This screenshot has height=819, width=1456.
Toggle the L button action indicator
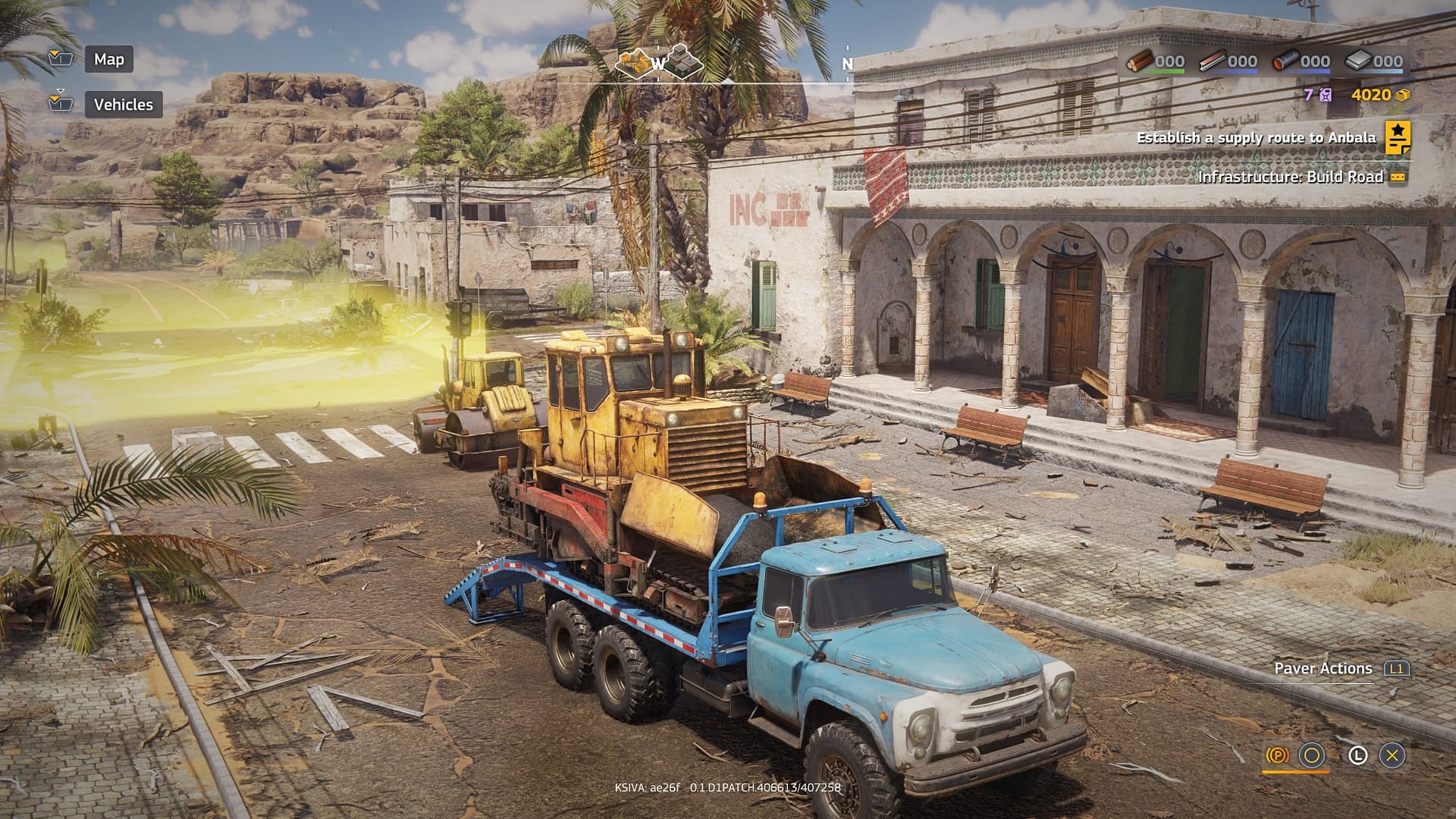point(1357,755)
